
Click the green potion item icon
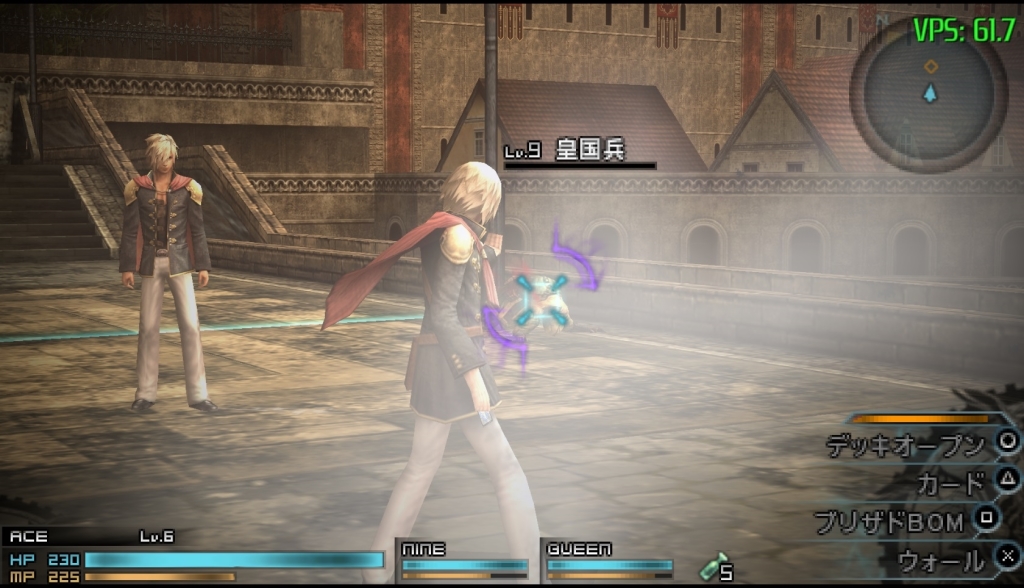711,566
